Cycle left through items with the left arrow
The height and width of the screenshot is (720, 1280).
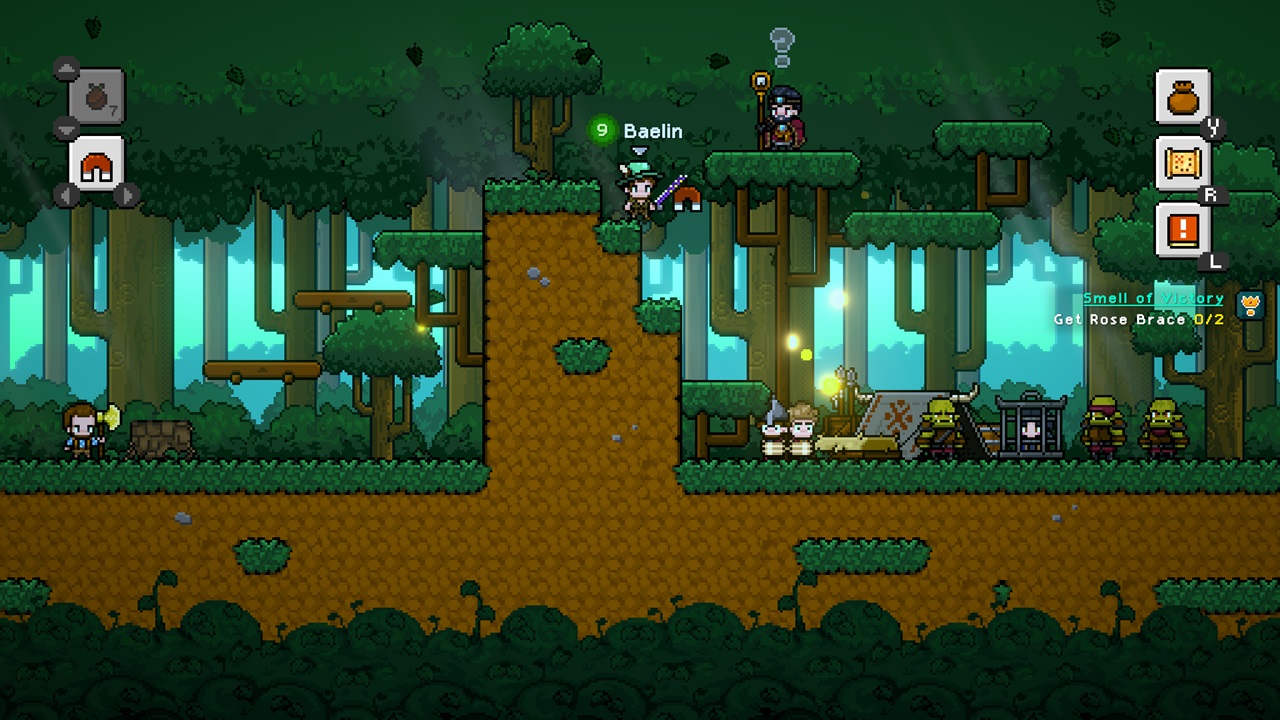[64, 197]
